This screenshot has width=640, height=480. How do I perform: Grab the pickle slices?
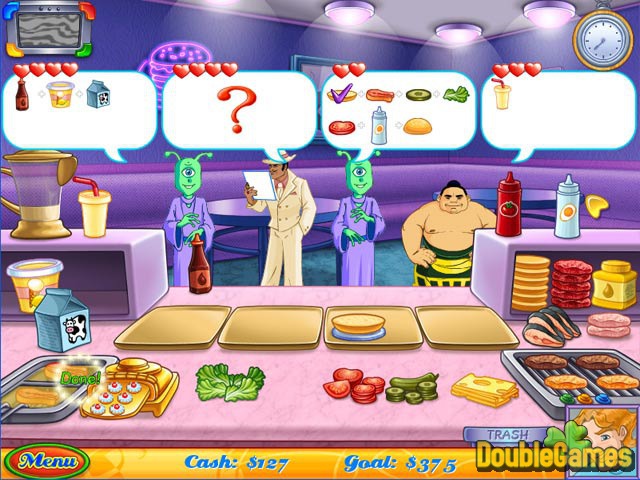coord(412,388)
